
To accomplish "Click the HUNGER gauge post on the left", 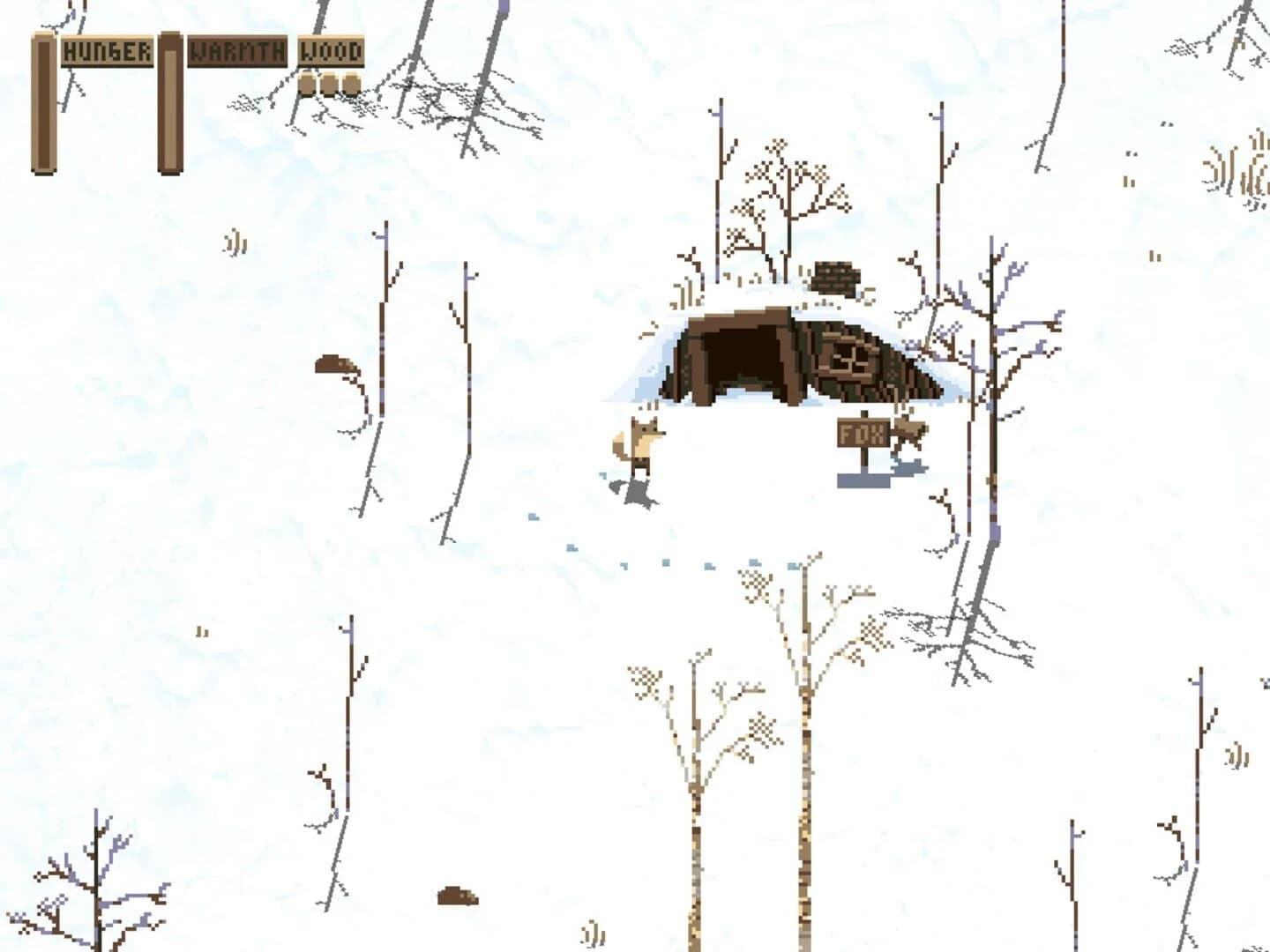I will (44, 102).
